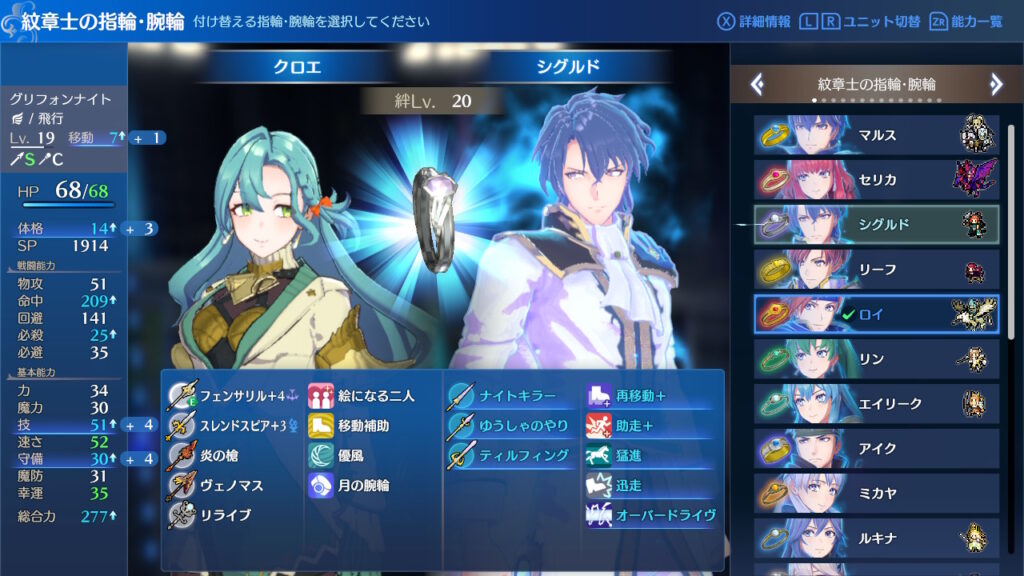This screenshot has width=1024, height=576.
Task: Go to previous ring category with left arrow
Action: tap(757, 85)
